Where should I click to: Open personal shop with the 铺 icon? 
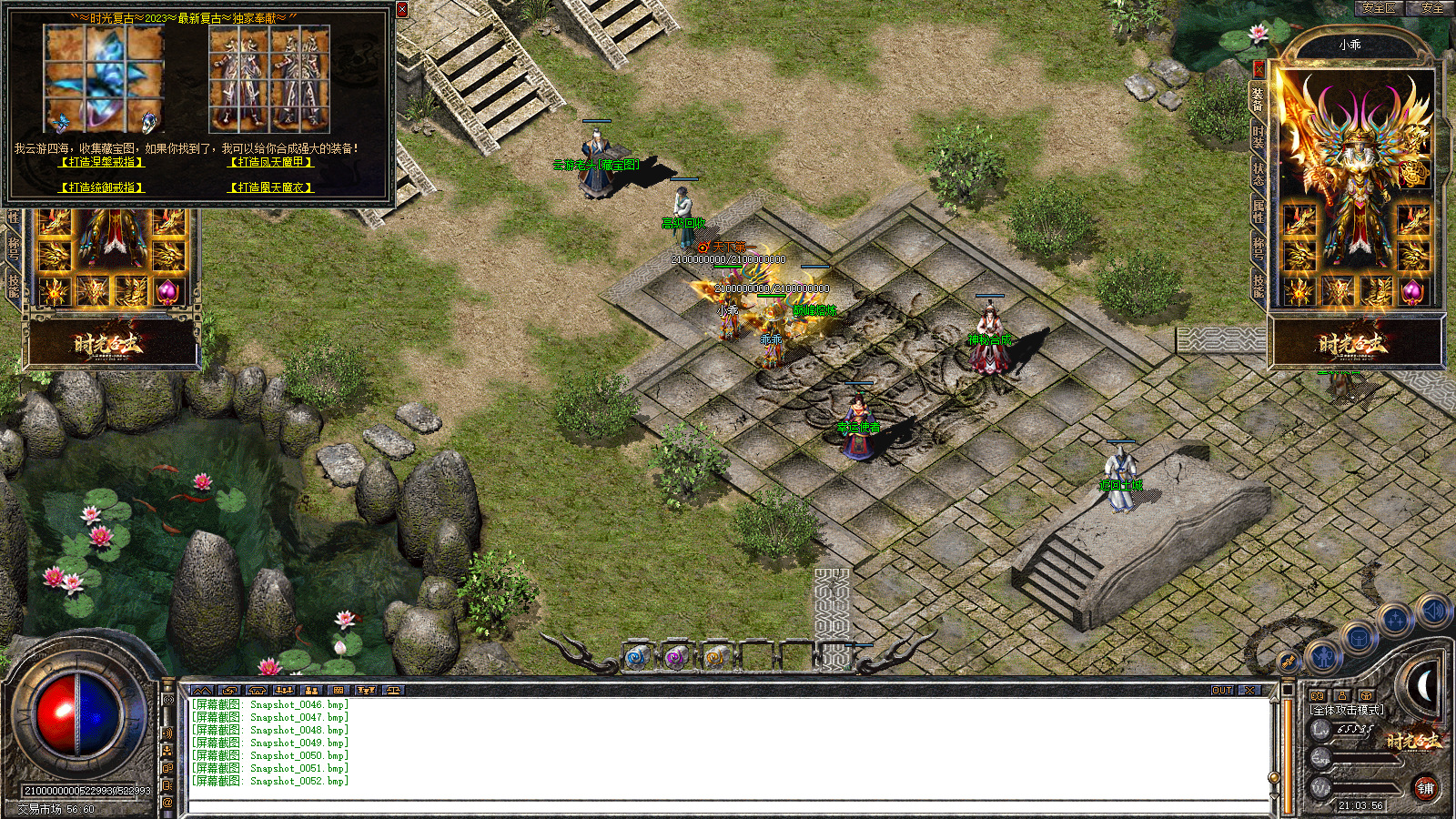1428,789
